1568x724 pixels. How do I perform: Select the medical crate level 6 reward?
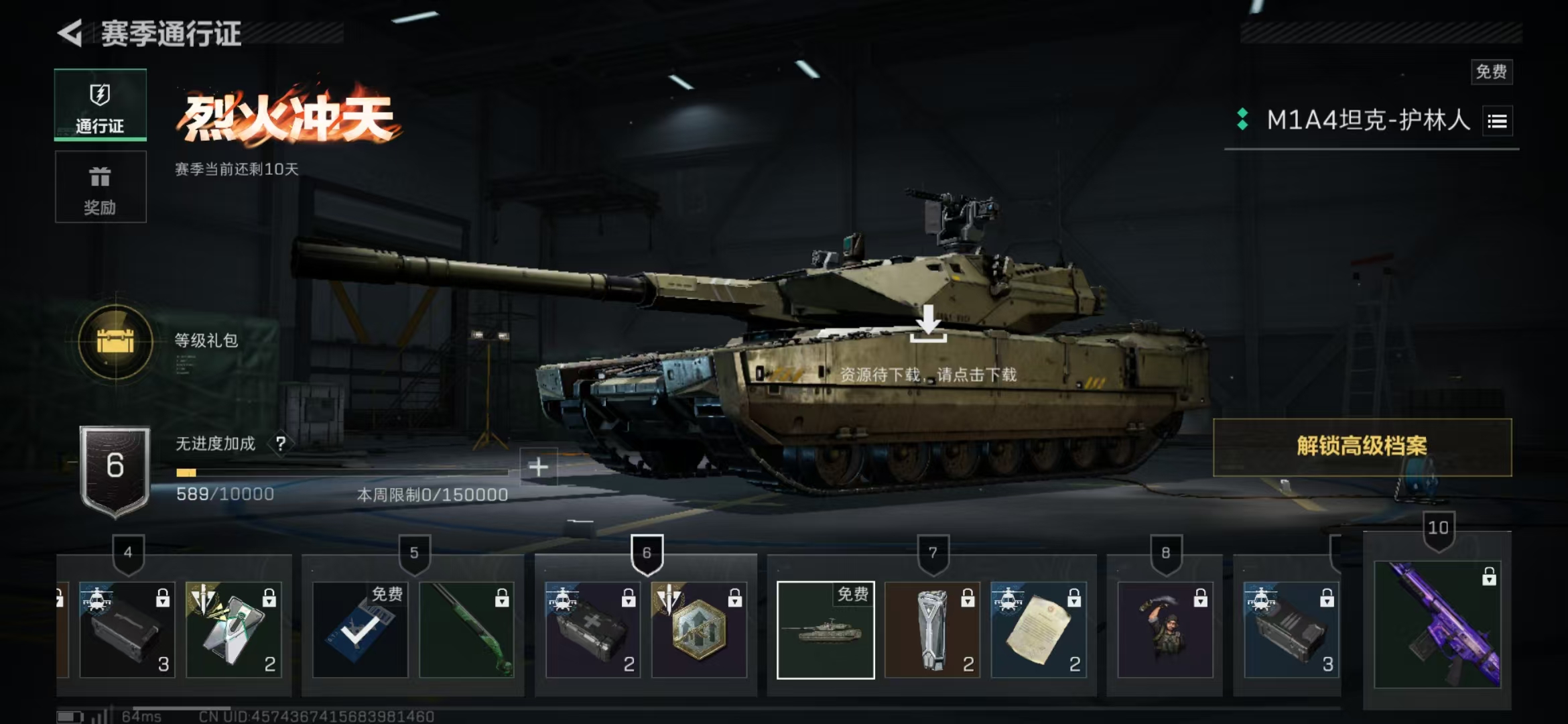point(593,630)
